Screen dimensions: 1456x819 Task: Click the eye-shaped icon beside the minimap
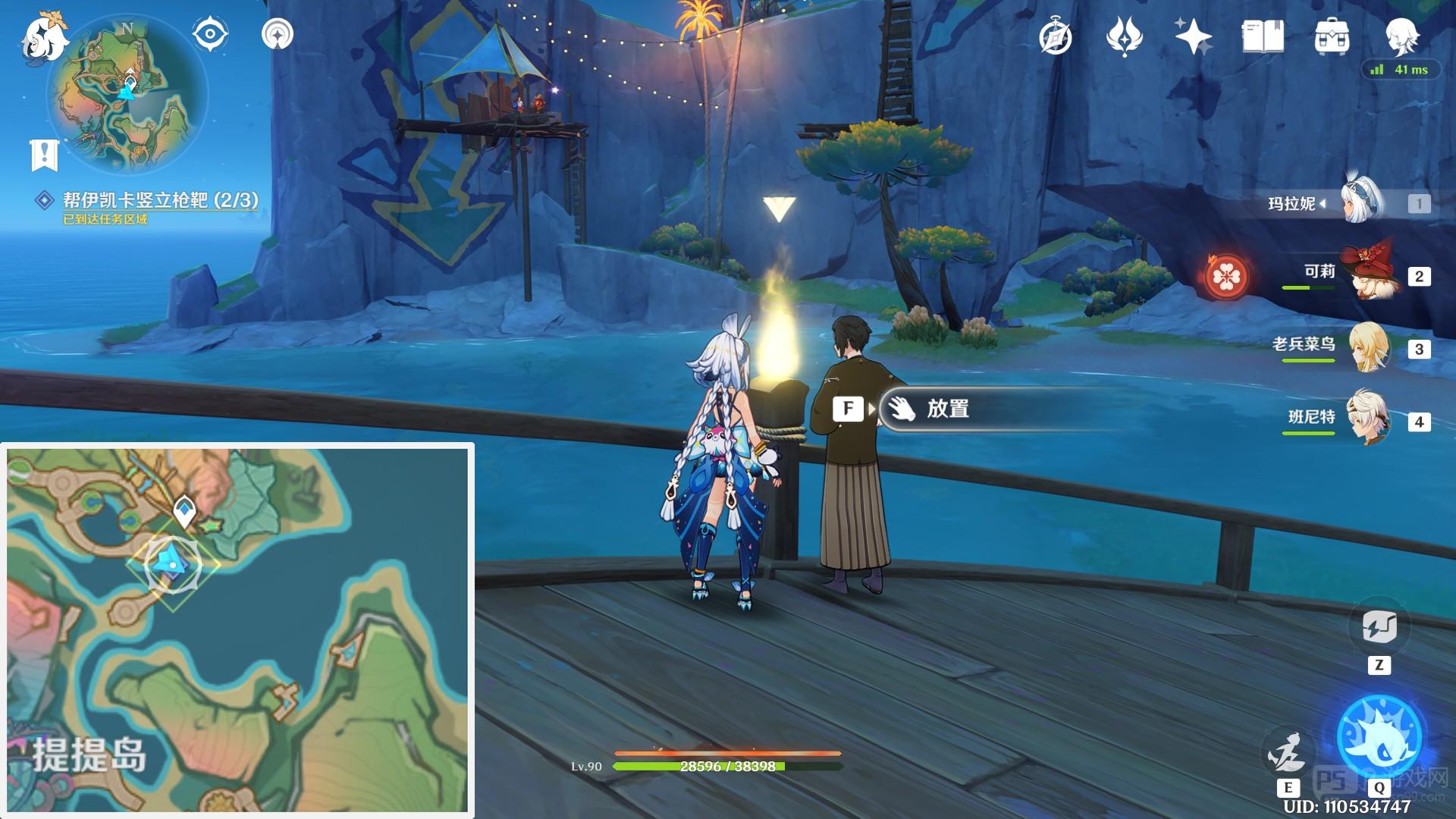point(209,34)
